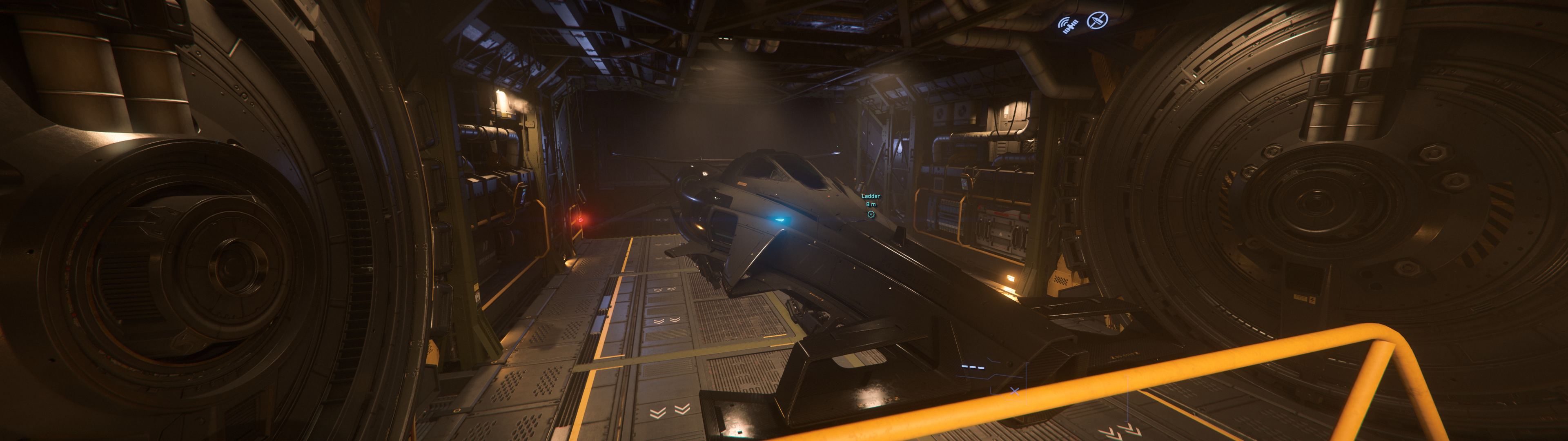Click the red warning beacon light near the left wall

coord(581,221)
